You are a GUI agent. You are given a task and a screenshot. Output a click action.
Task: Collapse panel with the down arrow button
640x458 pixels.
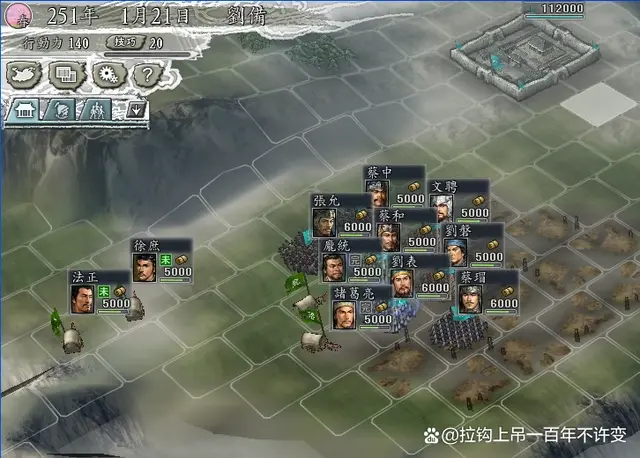point(136,110)
